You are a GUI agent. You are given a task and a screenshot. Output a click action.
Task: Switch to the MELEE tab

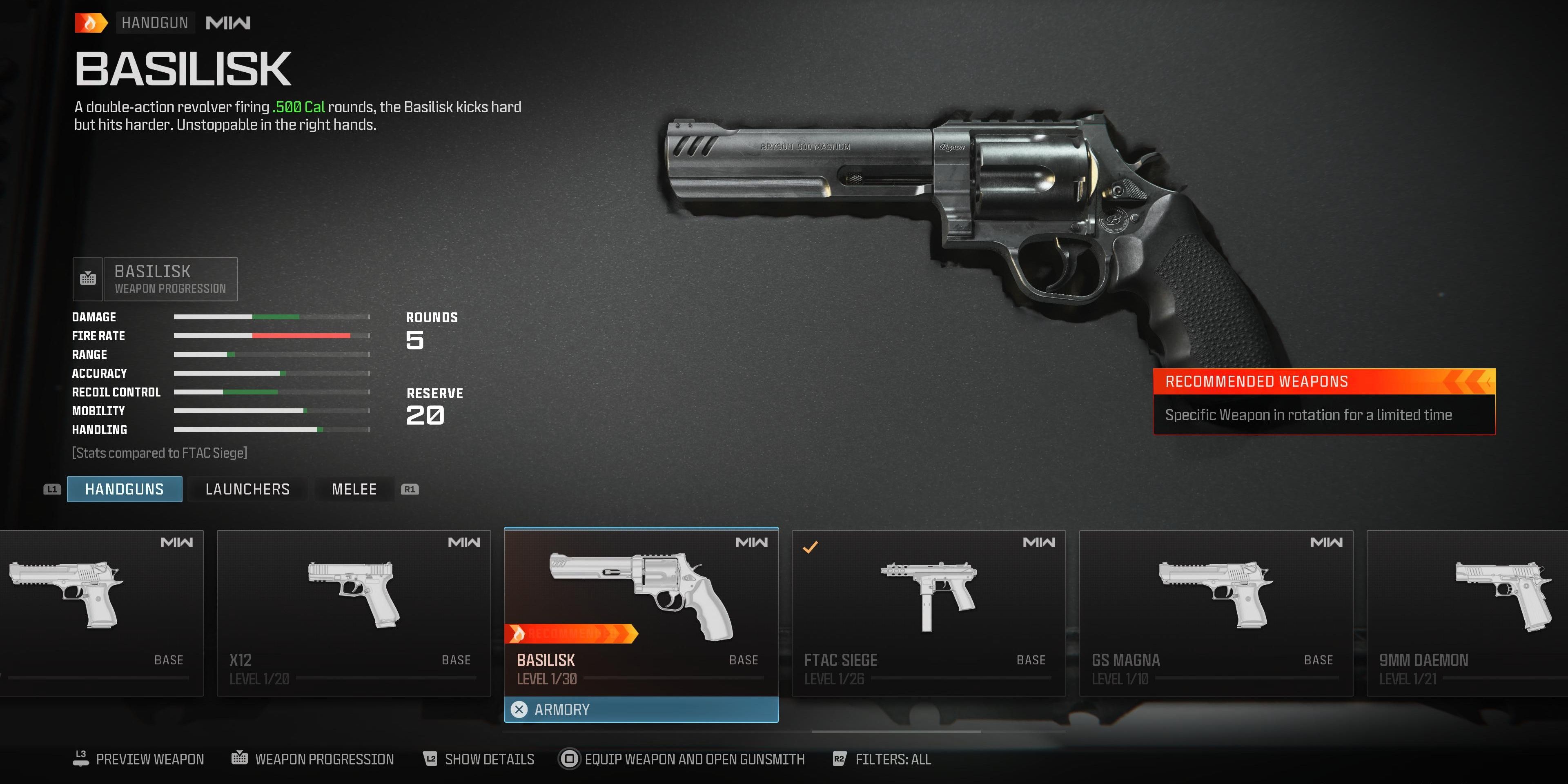[353, 489]
